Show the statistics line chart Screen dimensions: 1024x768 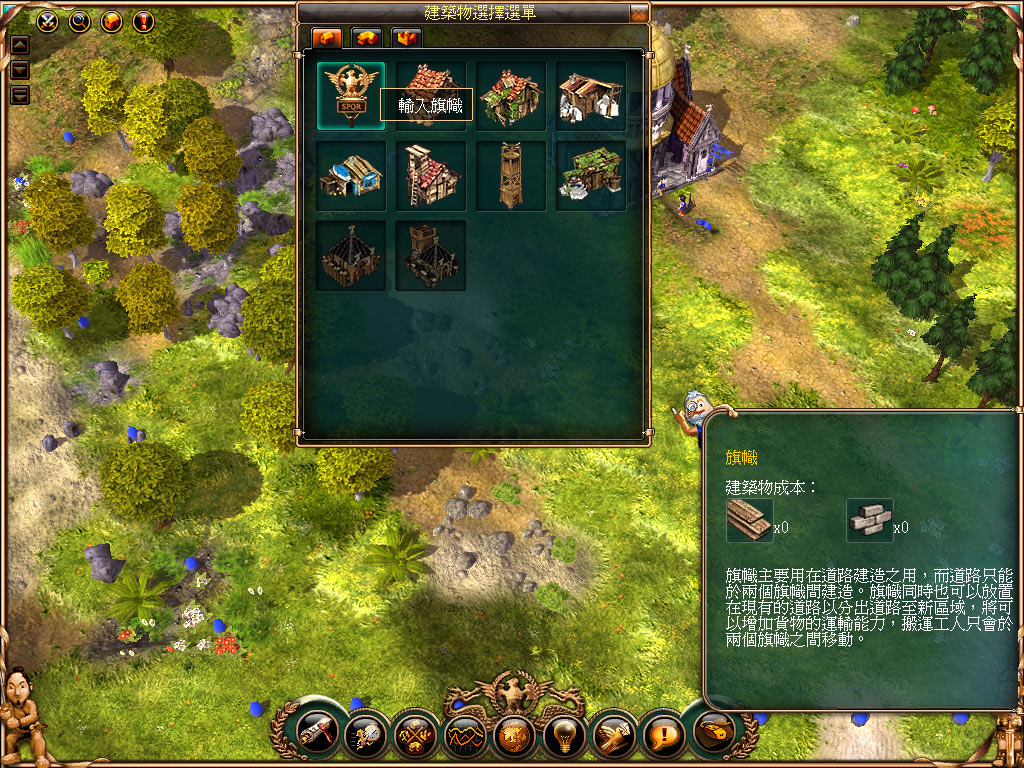465,737
